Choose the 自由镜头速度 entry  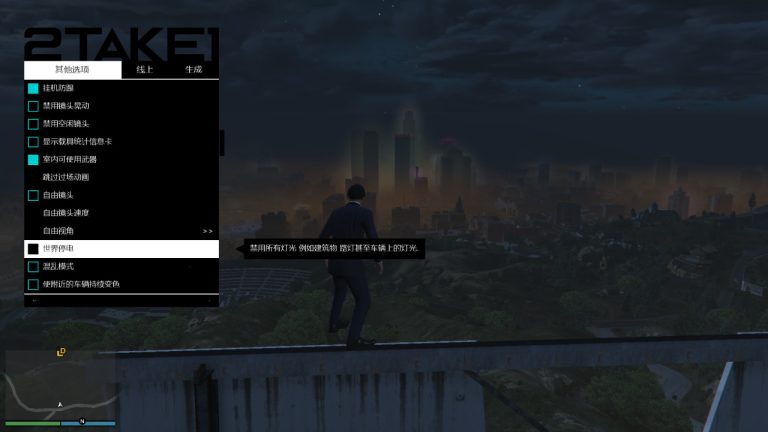pyautogui.click(x=66, y=213)
